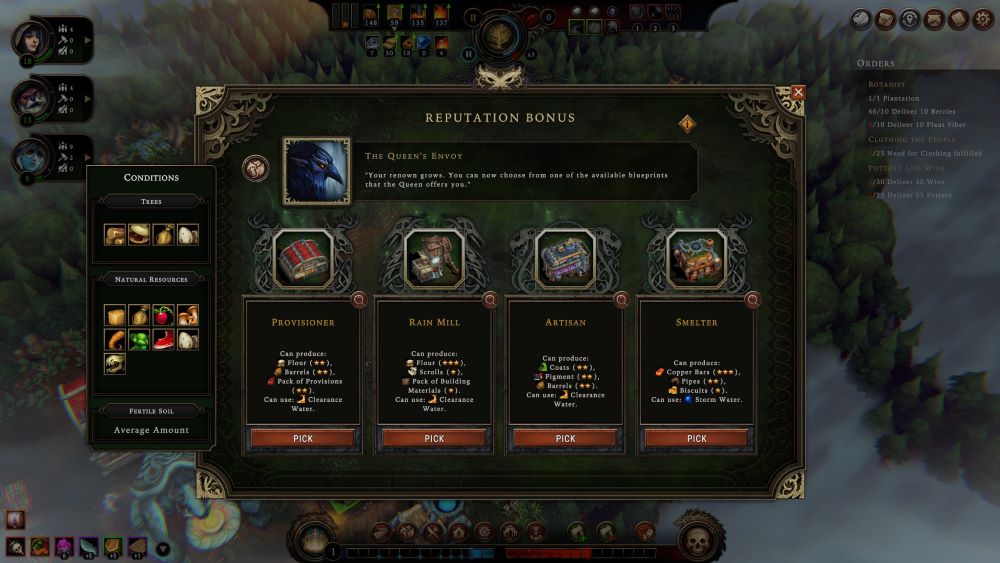The width and height of the screenshot is (1000, 563).
Task: Select the Provisioner building thumbnail
Action: pos(302,258)
